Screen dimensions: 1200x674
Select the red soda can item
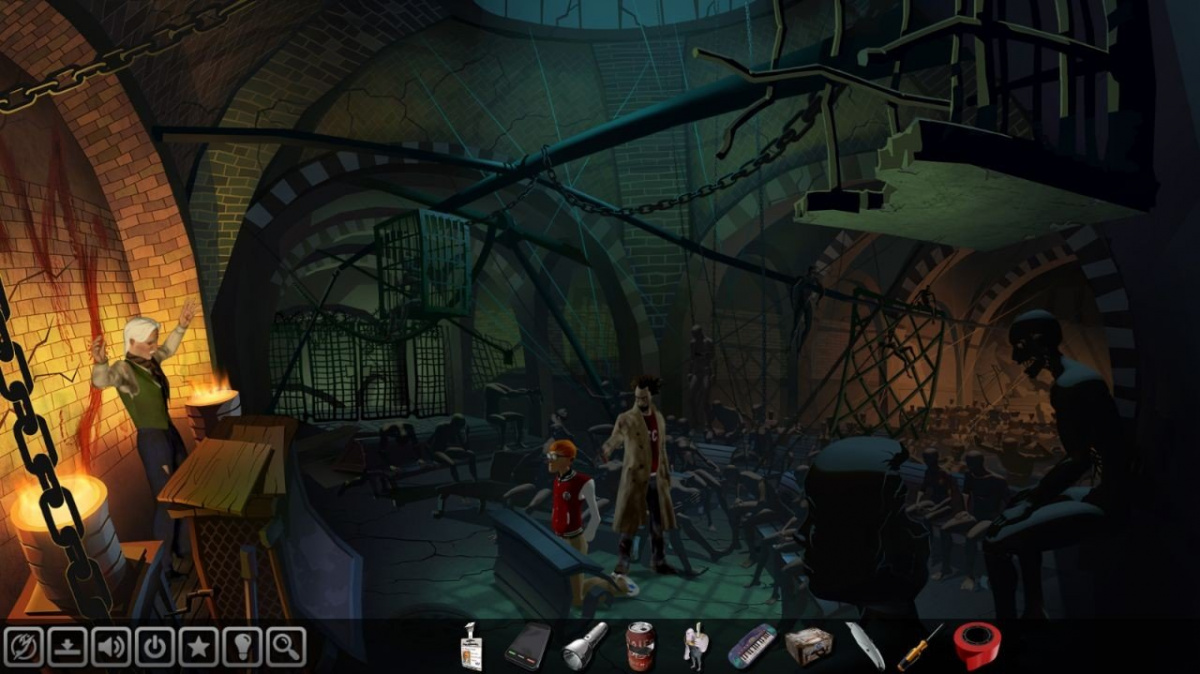[x=639, y=646]
